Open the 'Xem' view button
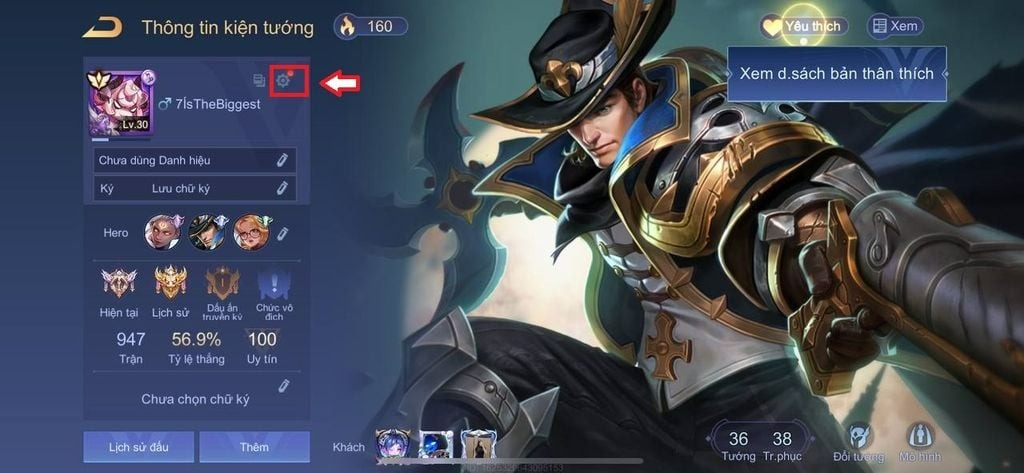 click(895, 27)
